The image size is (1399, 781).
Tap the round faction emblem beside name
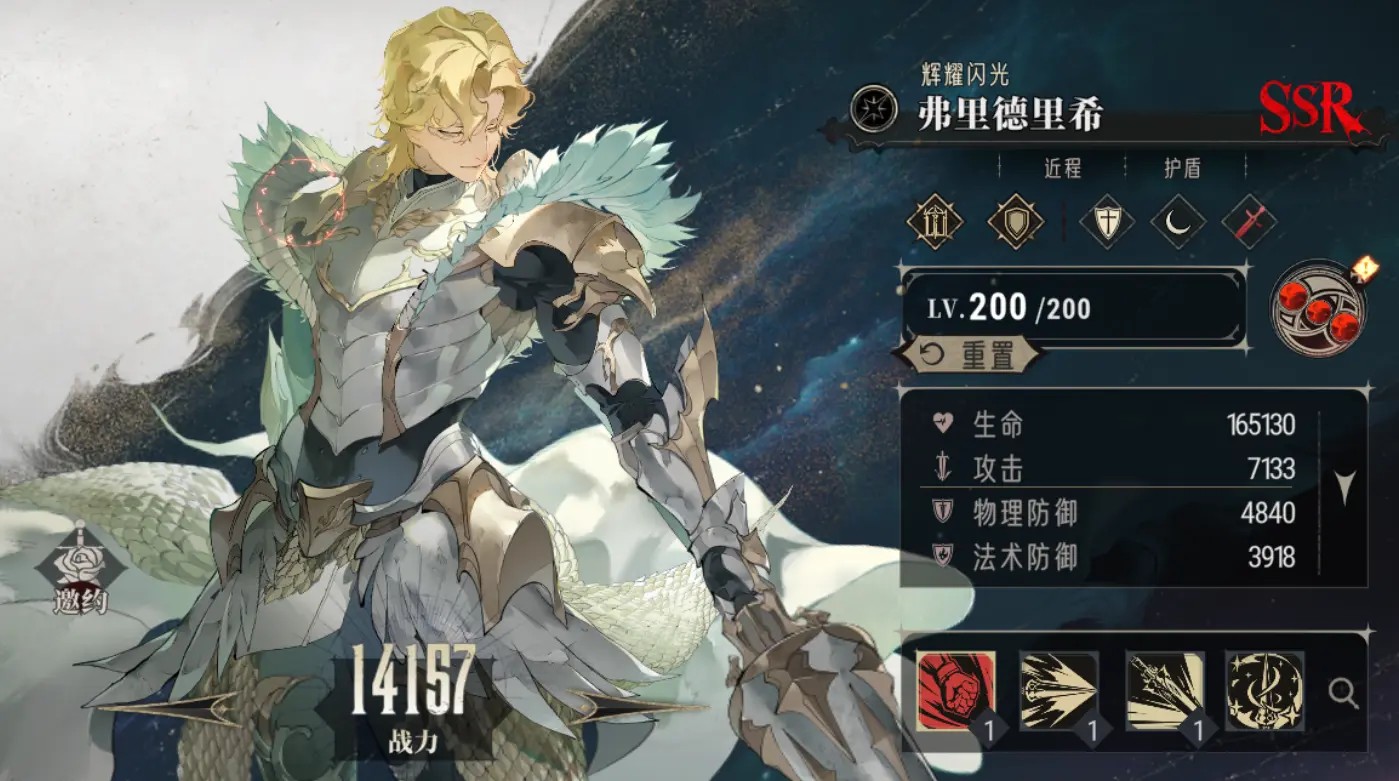(x=872, y=106)
